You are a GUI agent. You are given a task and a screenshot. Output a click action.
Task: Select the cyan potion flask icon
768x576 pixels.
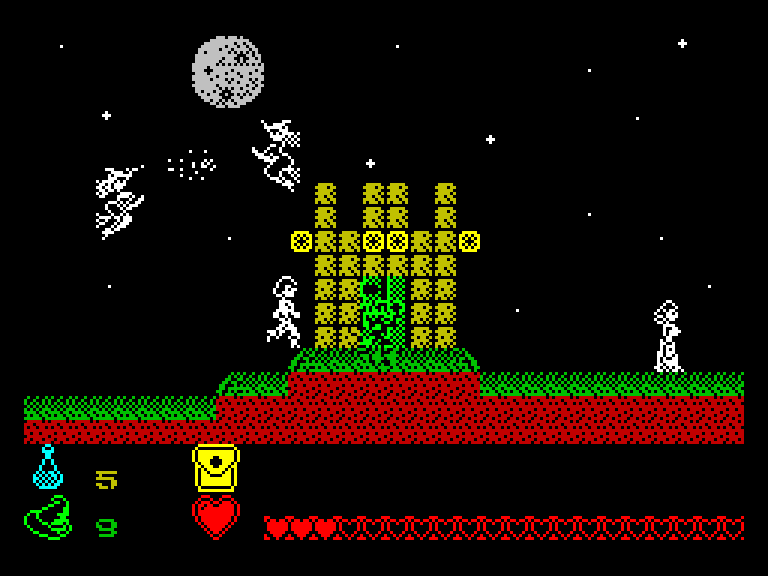tap(47, 468)
